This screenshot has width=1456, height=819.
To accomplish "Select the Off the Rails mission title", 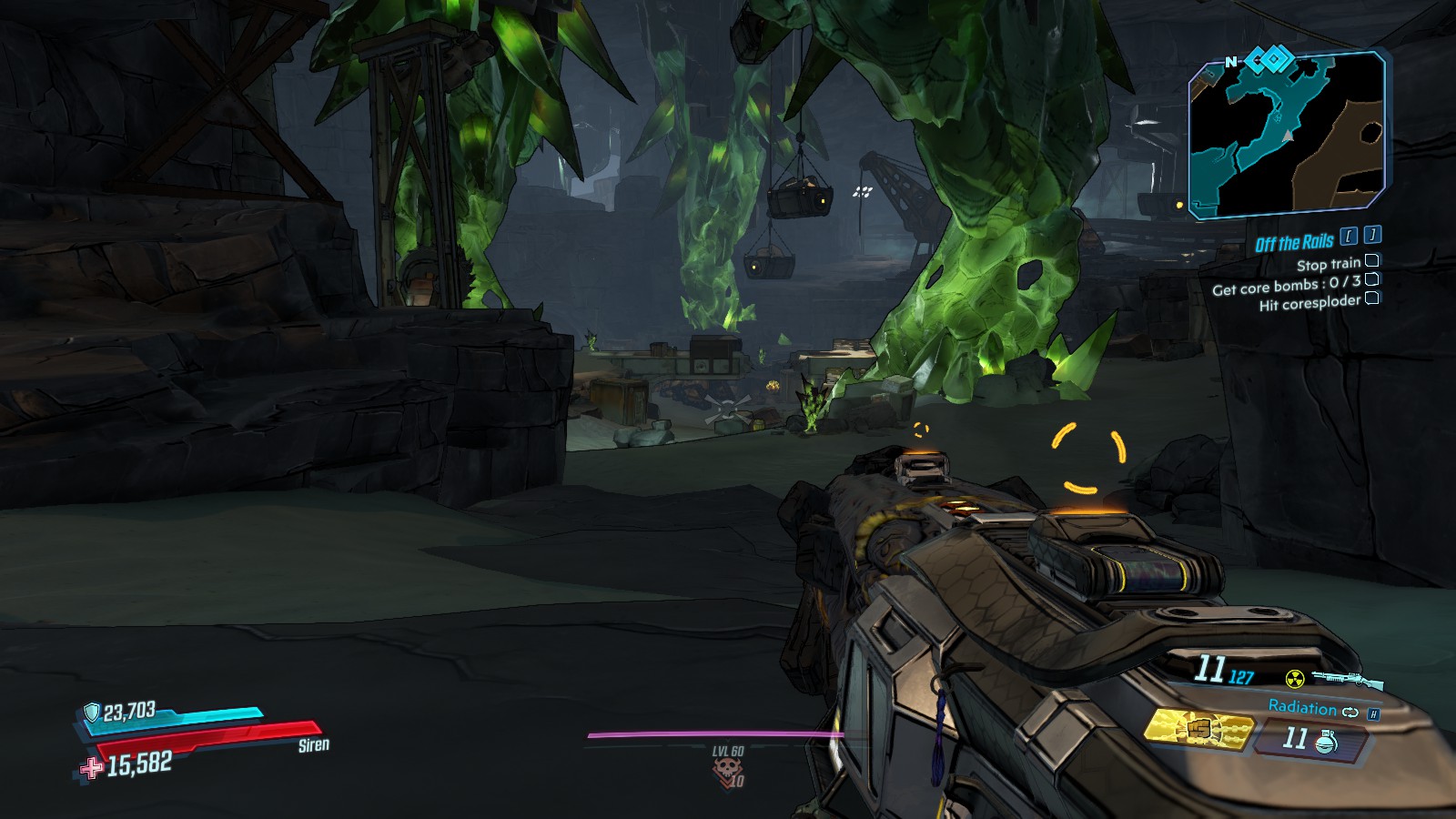I will click(1294, 243).
